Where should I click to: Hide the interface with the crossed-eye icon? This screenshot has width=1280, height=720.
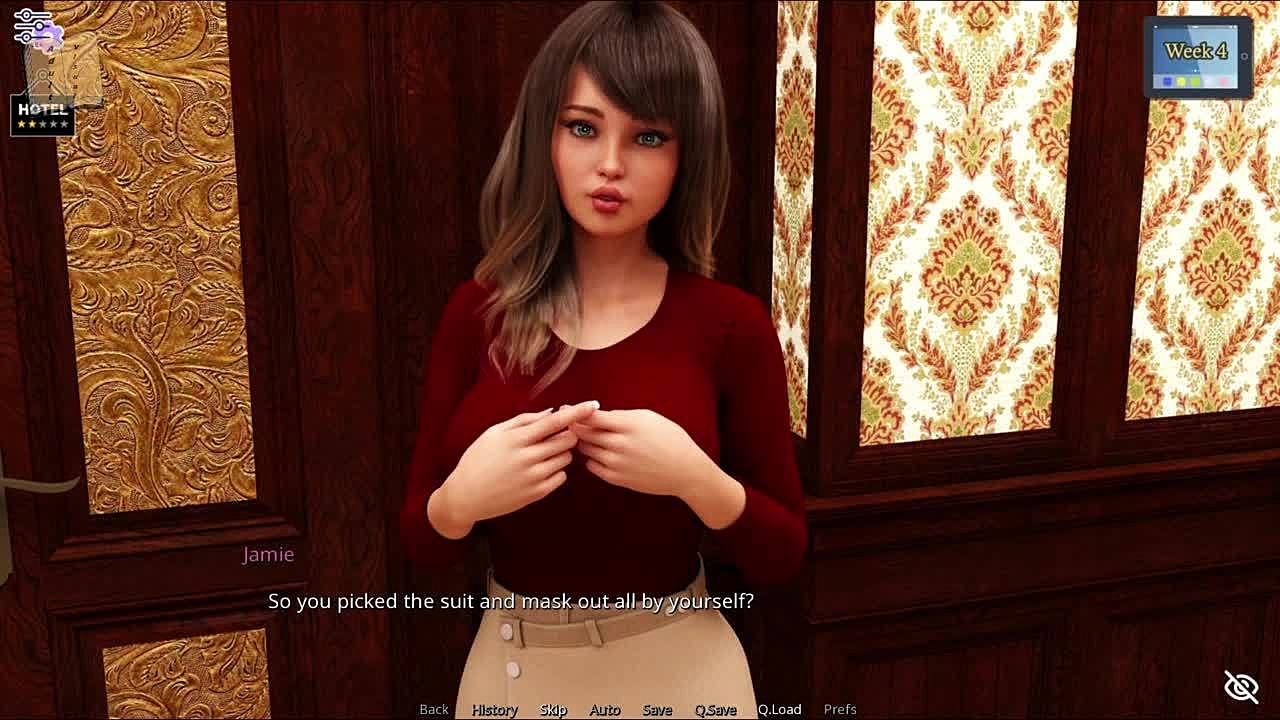[1241, 686]
